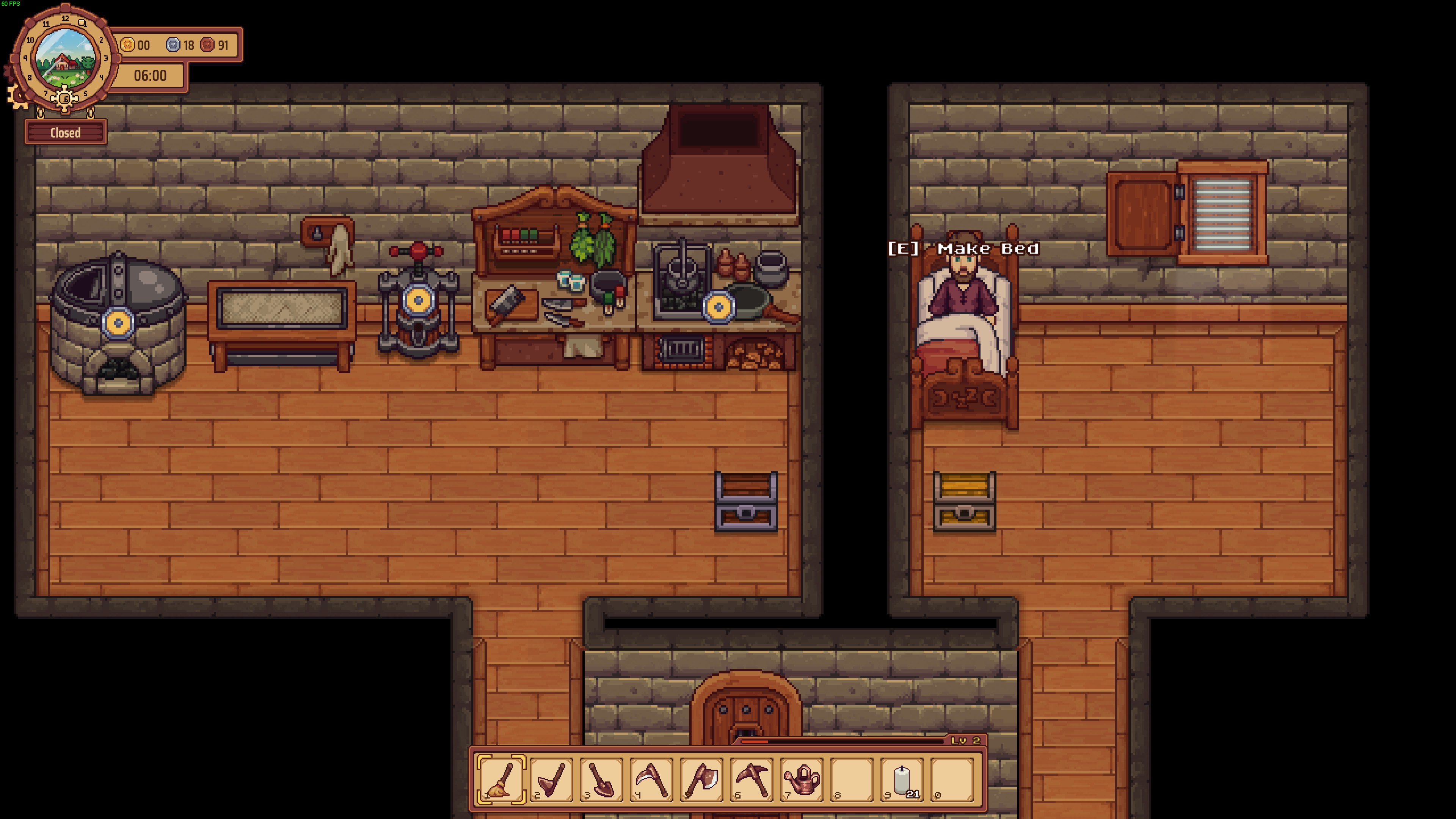1456x819 pixels.
Task: Equip the pickaxe from the hotbar
Action: coord(752,780)
